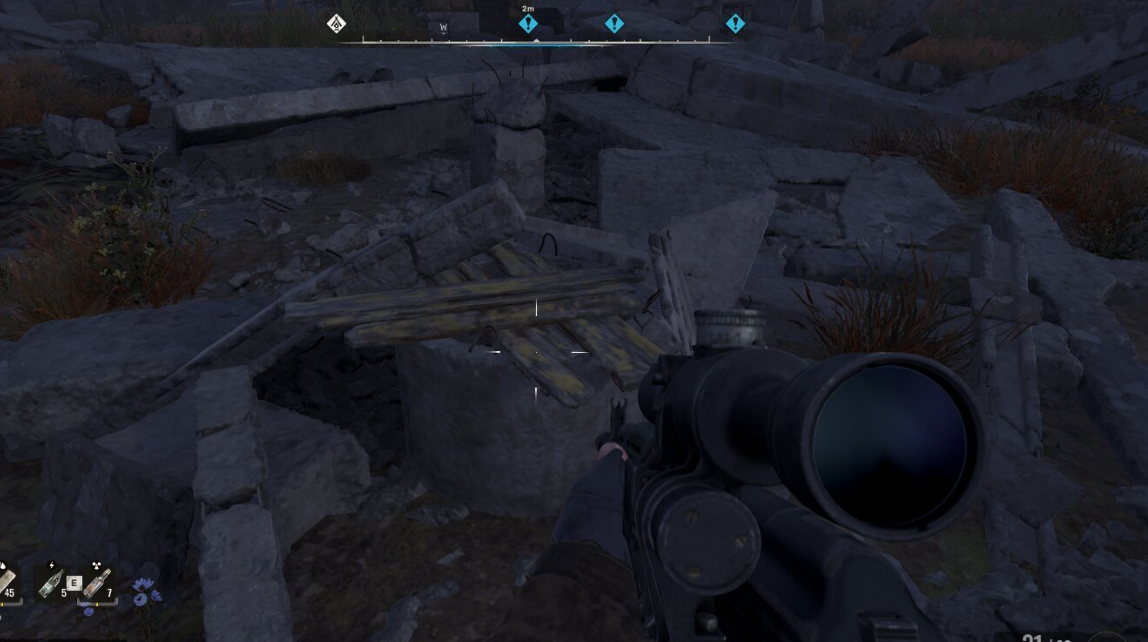Click the blue objective marker labeled 2m
Viewport: 1148px width, 642px height.
point(528,23)
